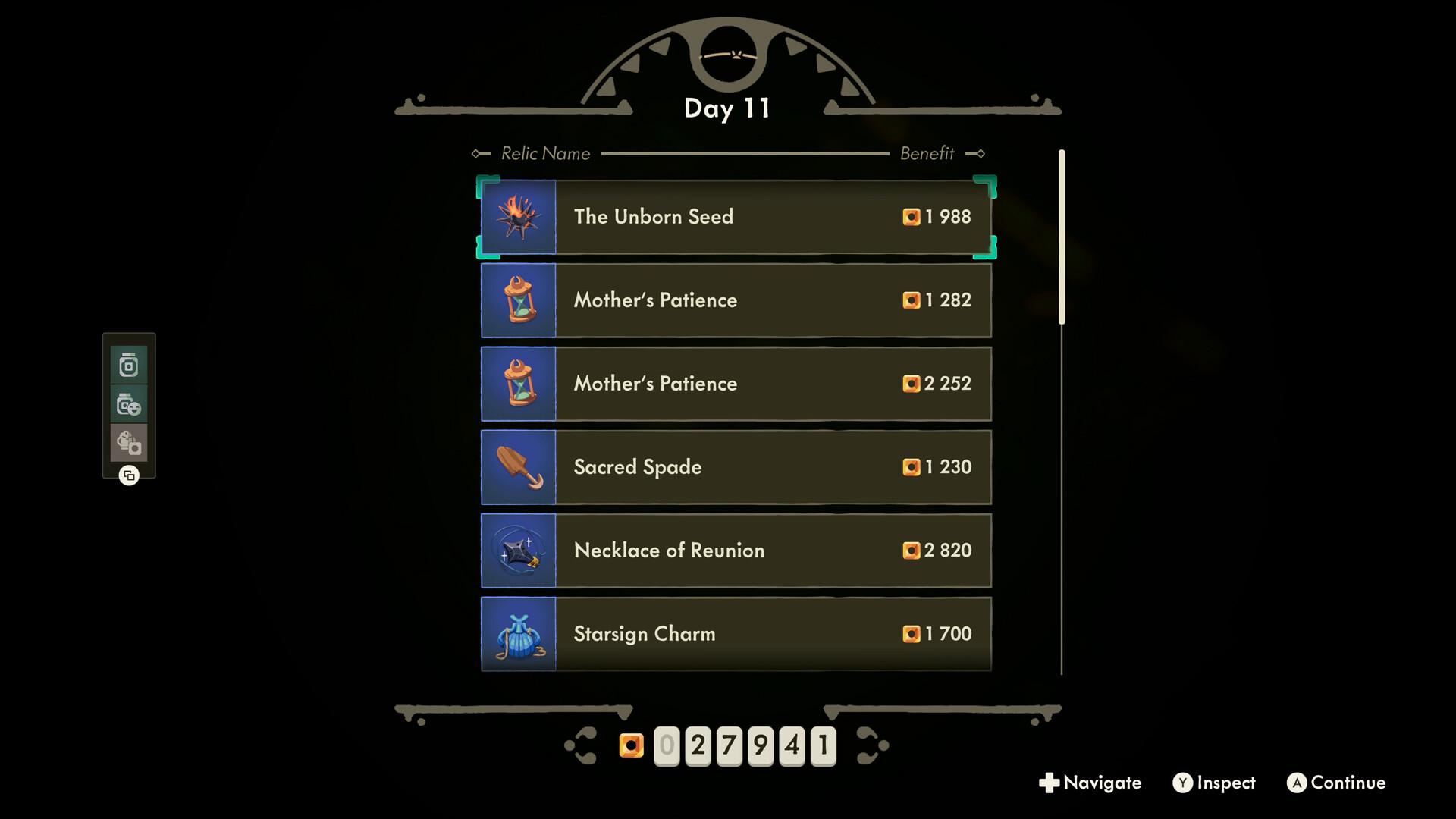Click the Starsign Charm icon
The width and height of the screenshot is (1456, 819).
pos(519,634)
